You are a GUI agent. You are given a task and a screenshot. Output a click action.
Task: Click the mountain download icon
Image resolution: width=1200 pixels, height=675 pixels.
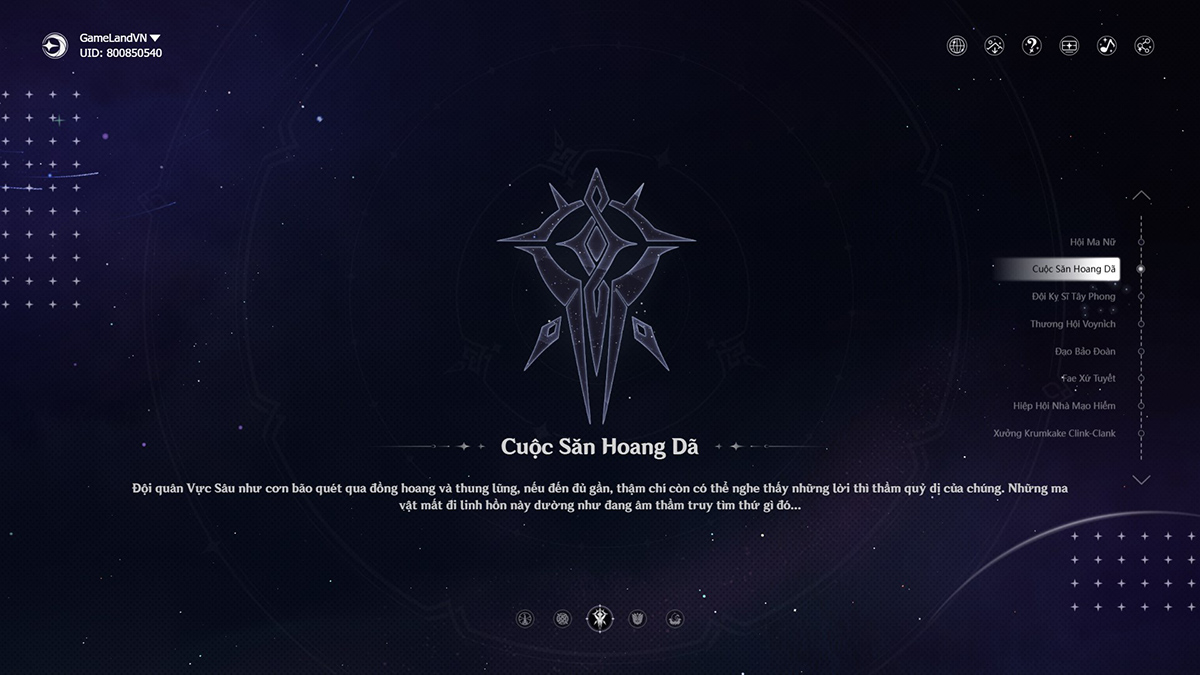point(994,45)
